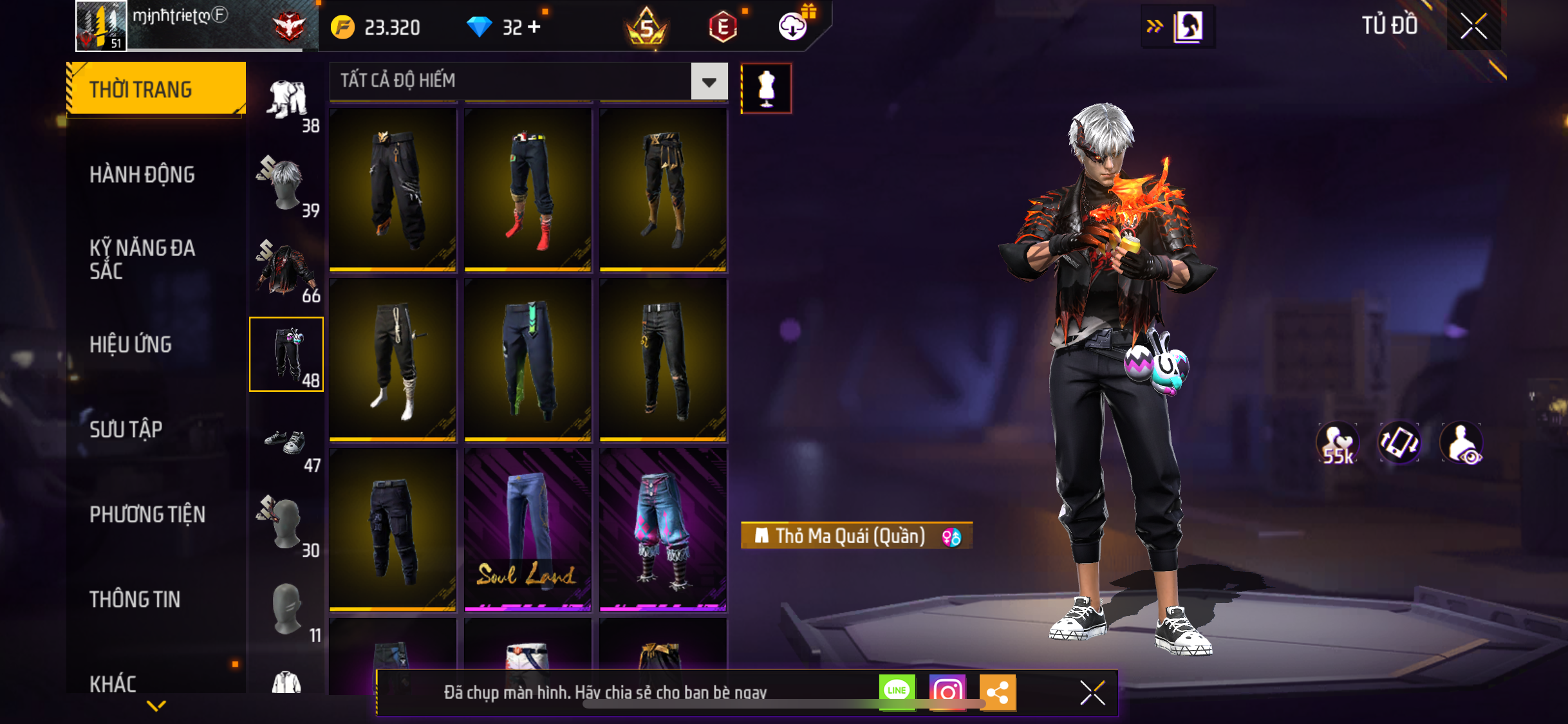This screenshot has height=724, width=1568.
Task: Select the jacket tops subcategory
Action: coord(286,270)
